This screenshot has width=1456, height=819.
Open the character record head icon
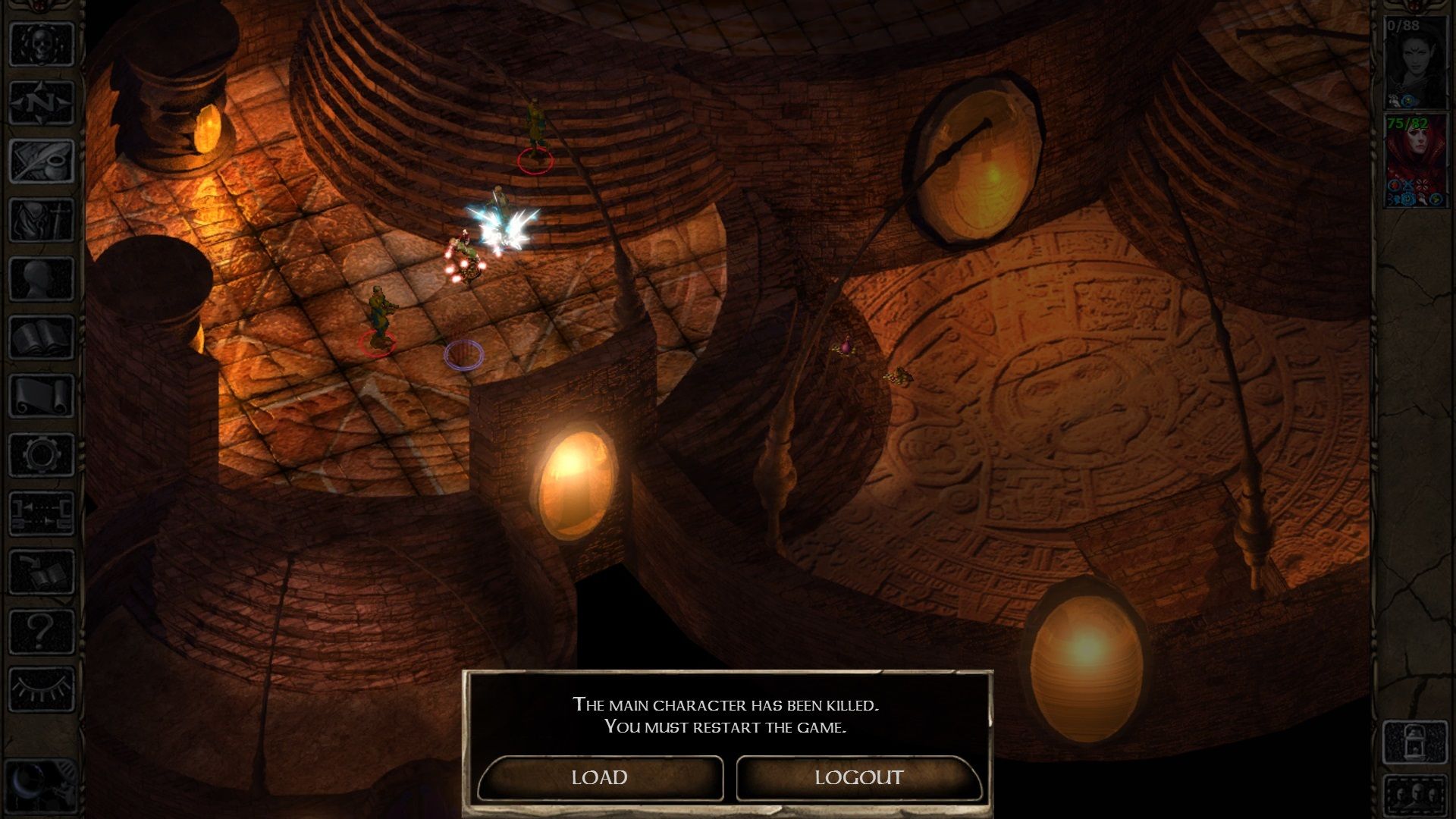[x=42, y=278]
